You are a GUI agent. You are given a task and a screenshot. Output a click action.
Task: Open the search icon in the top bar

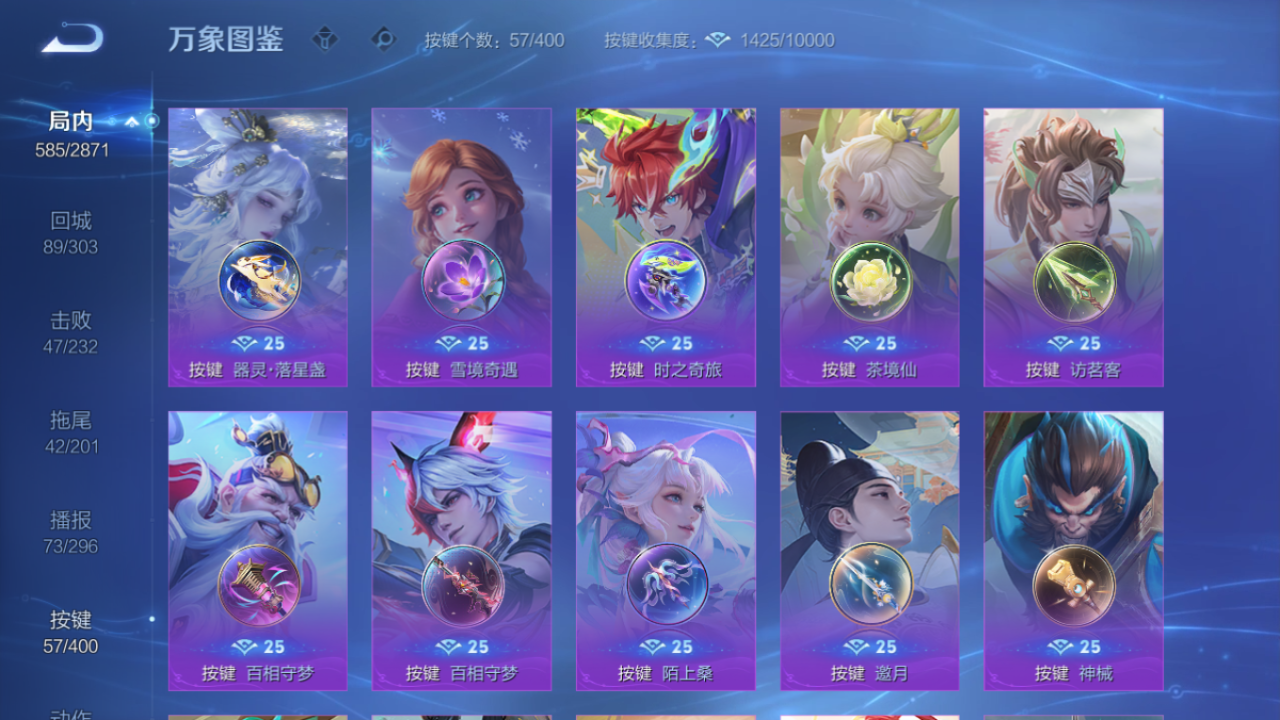tap(381, 40)
